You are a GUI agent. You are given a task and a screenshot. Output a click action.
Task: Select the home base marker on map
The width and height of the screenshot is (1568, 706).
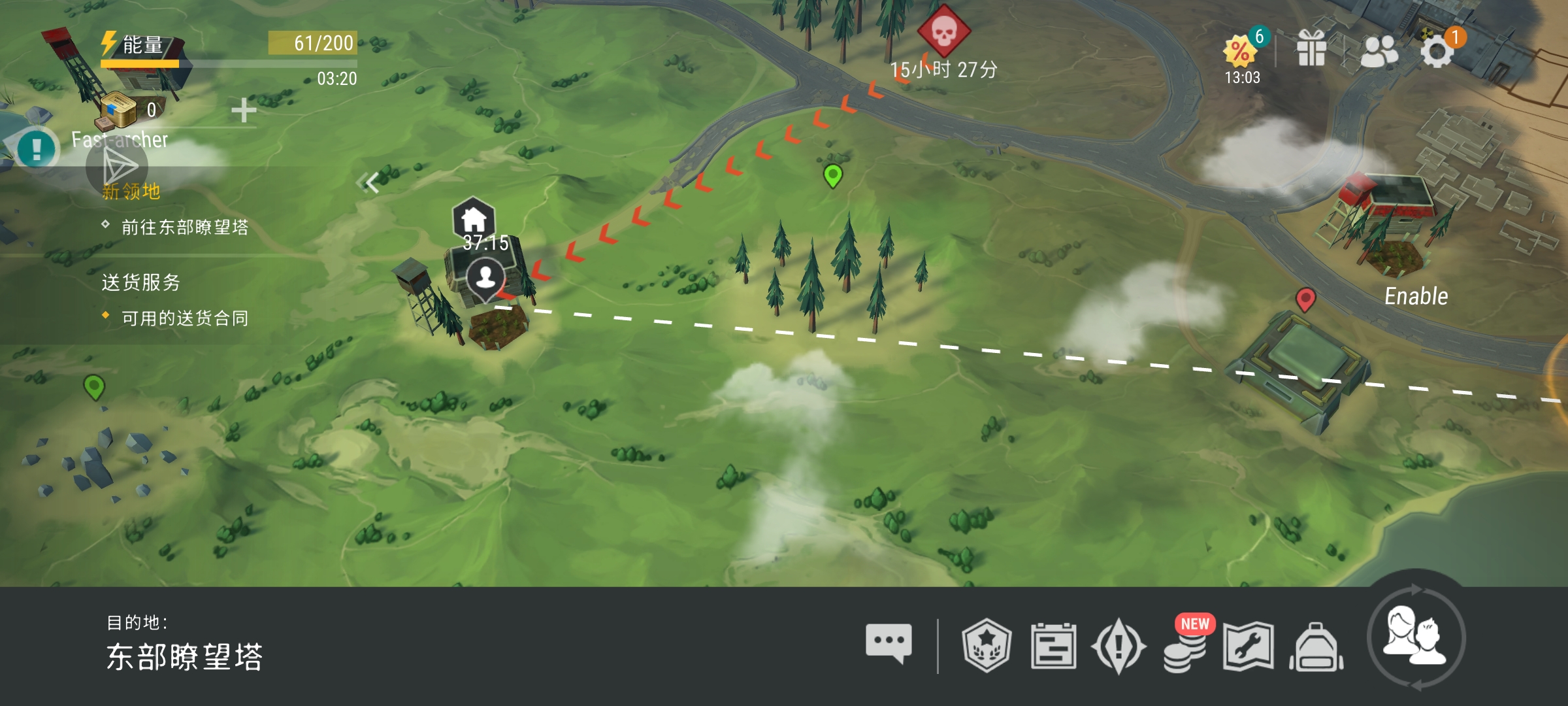(x=474, y=219)
